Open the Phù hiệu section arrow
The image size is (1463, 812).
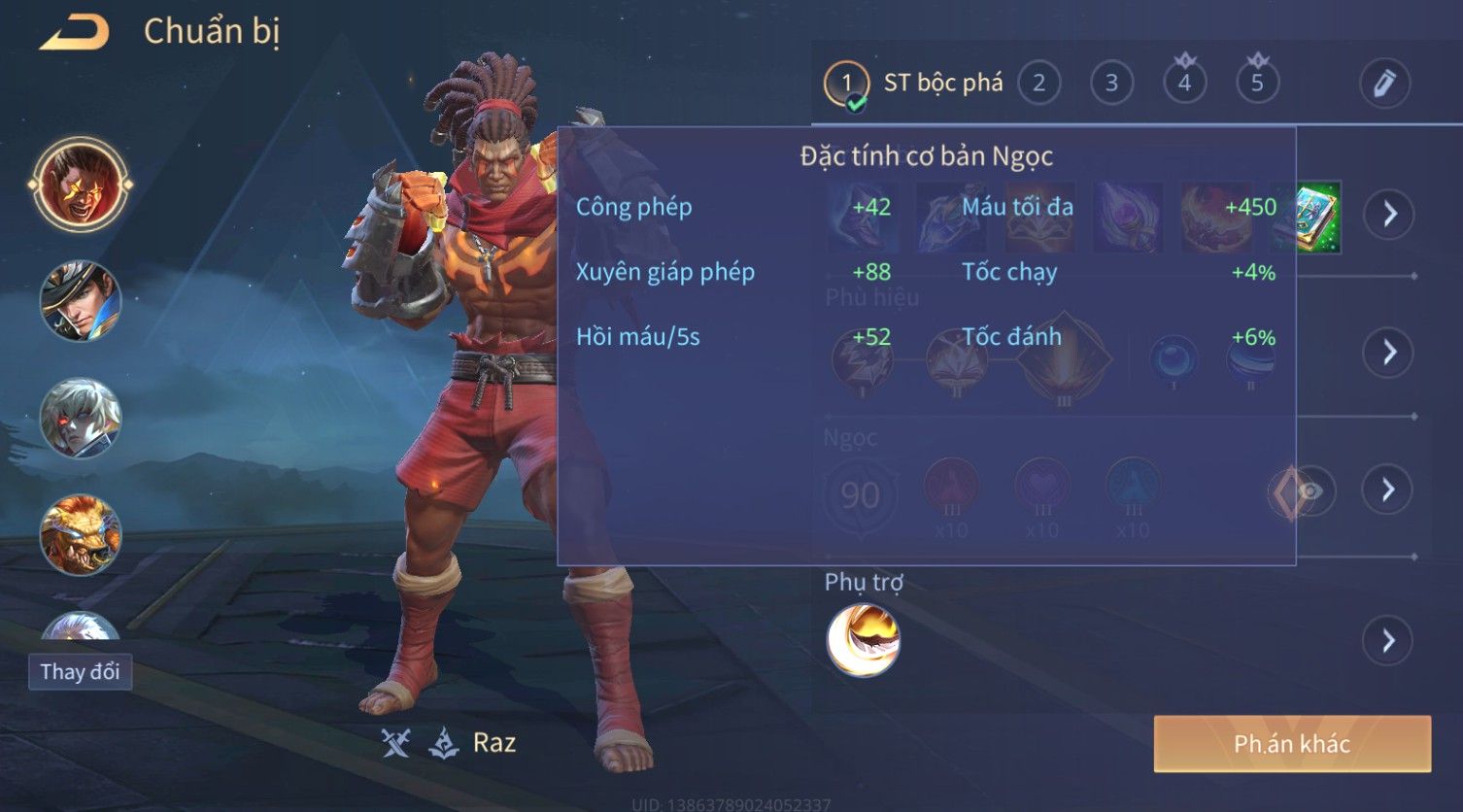click(x=1389, y=352)
